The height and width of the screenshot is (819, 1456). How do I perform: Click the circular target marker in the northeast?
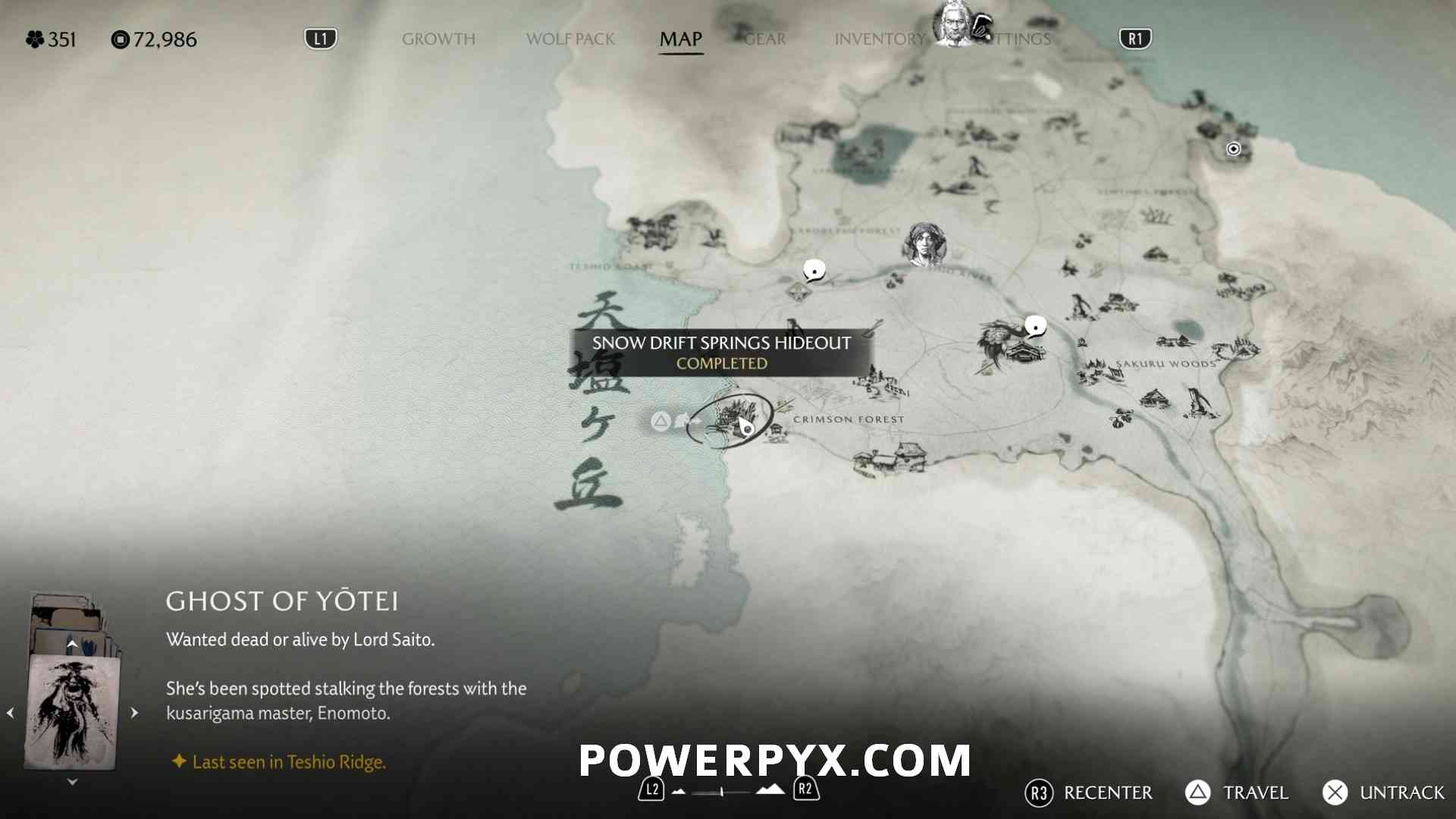[1233, 149]
